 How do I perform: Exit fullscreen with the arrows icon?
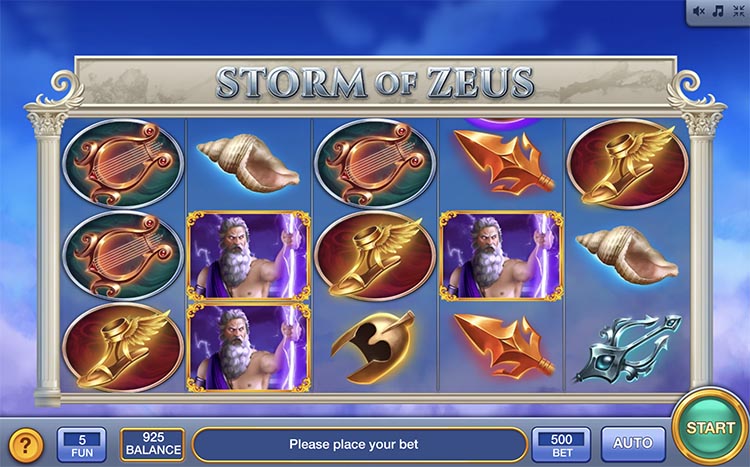click(x=737, y=11)
